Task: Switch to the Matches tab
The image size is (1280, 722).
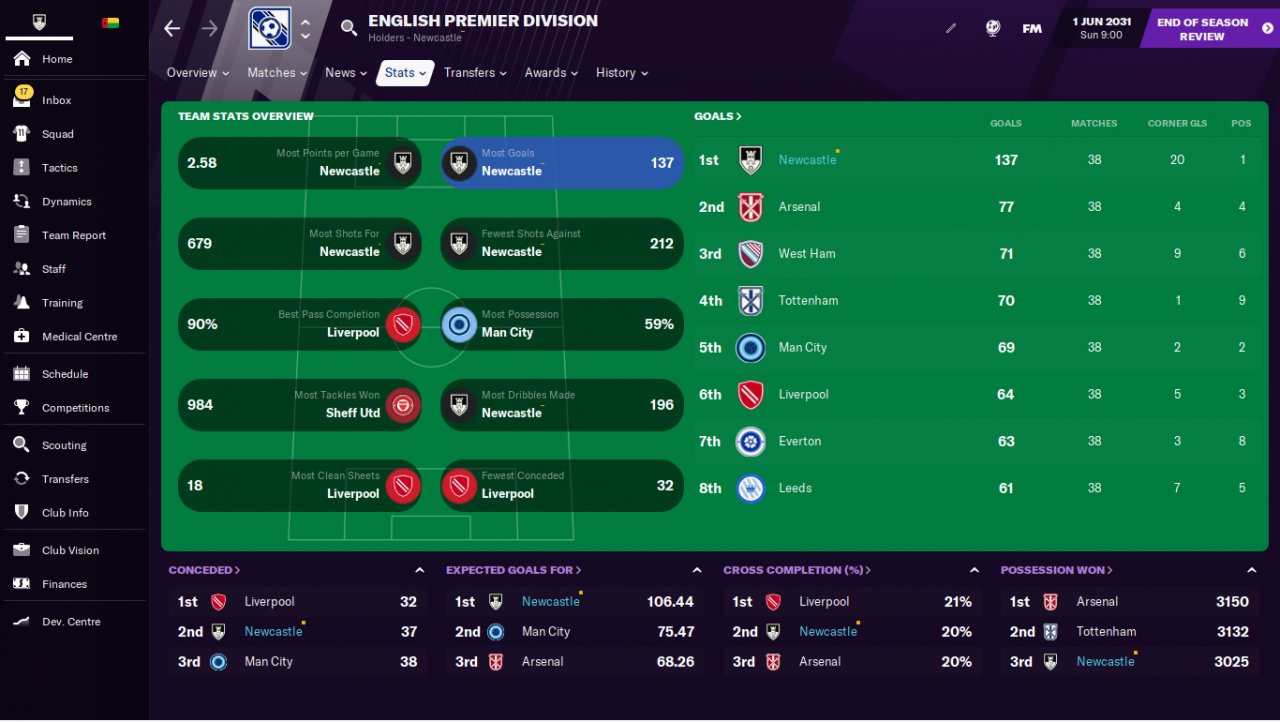Action: click(x=277, y=73)
